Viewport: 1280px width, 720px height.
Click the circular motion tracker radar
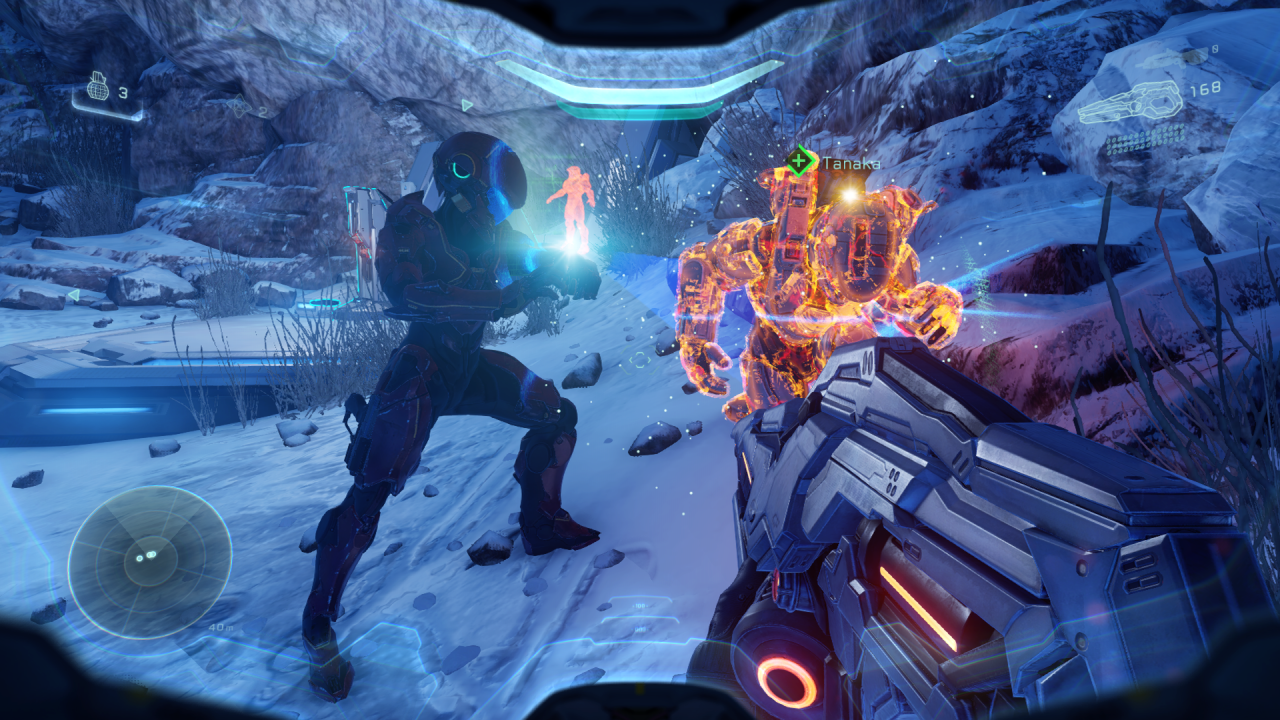(x=150, y=560)
